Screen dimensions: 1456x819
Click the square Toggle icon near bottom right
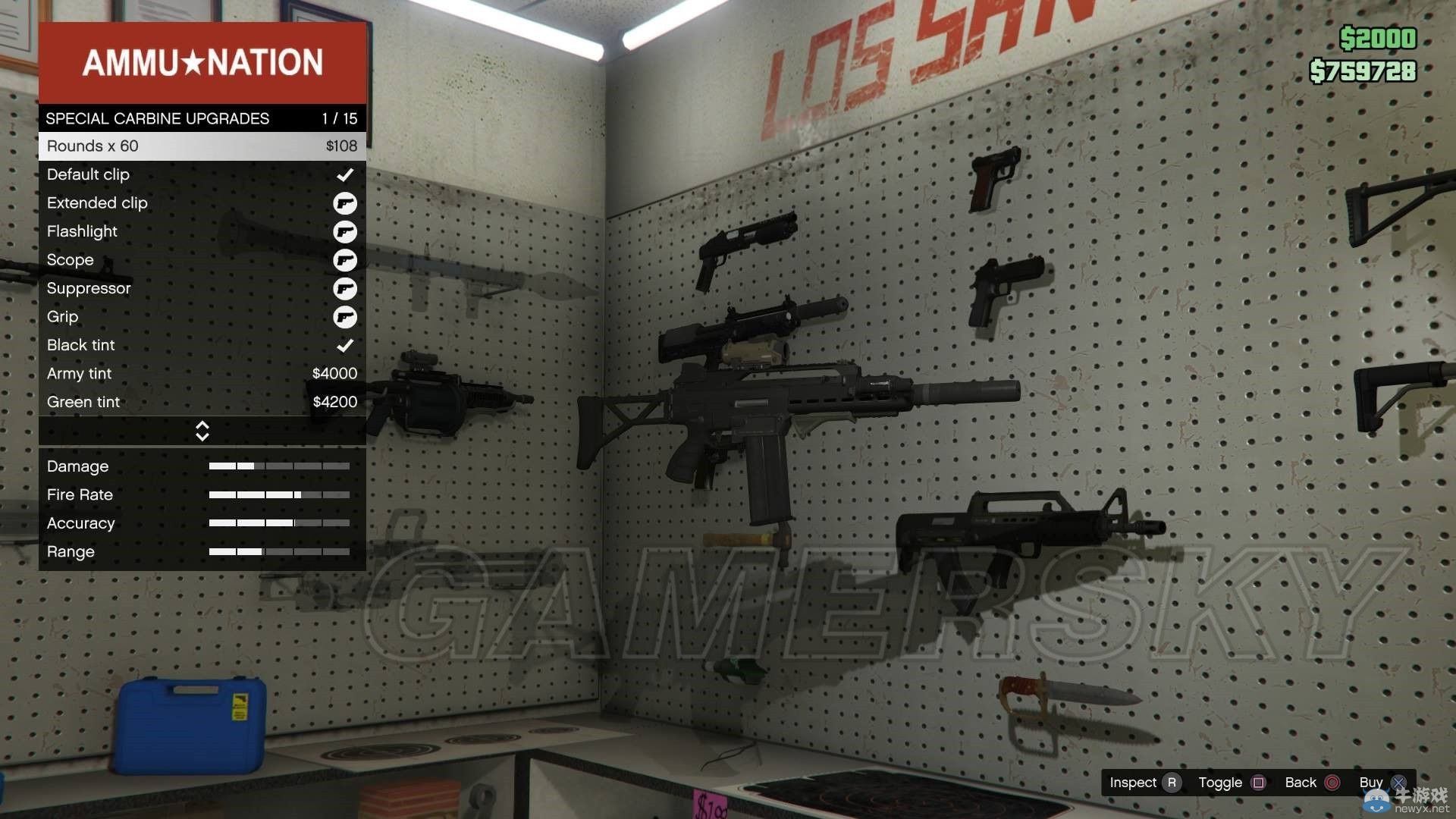(1259, 782)
